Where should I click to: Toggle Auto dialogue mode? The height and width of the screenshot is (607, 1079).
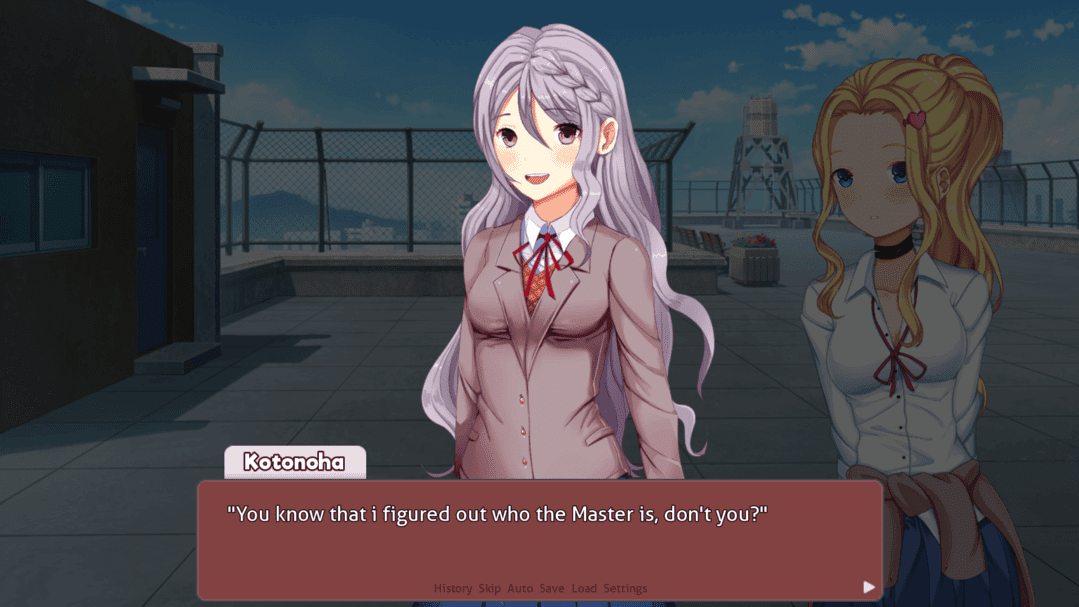coord(520,589)
